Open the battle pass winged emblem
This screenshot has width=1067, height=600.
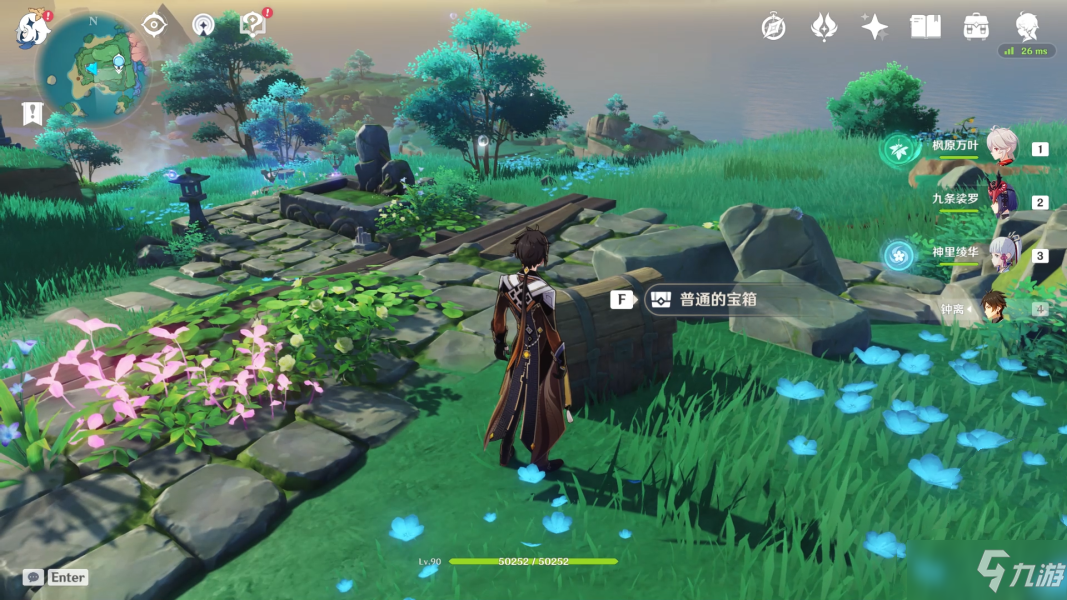(823, 27)
